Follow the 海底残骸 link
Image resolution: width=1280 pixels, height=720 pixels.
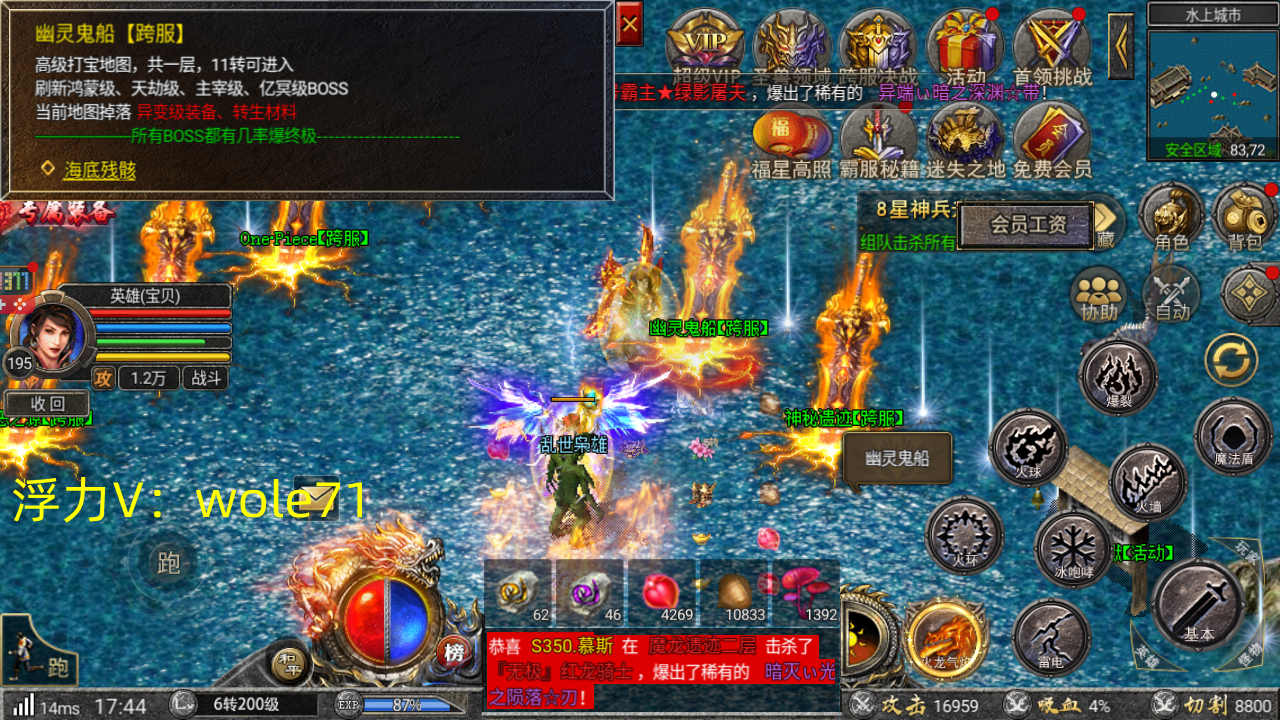point(99,170)
